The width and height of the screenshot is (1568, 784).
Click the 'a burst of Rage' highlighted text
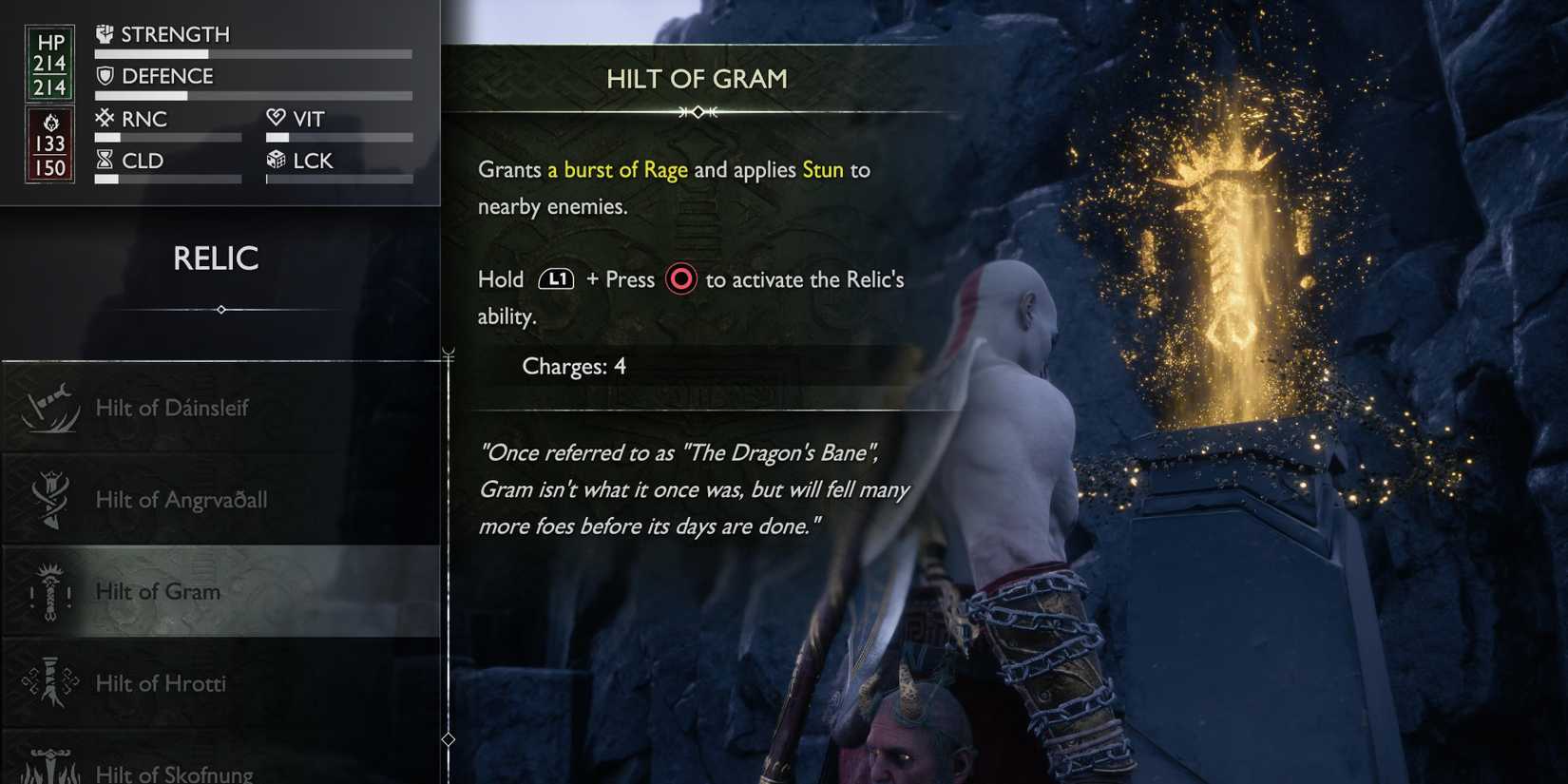[x=617, y=169]
